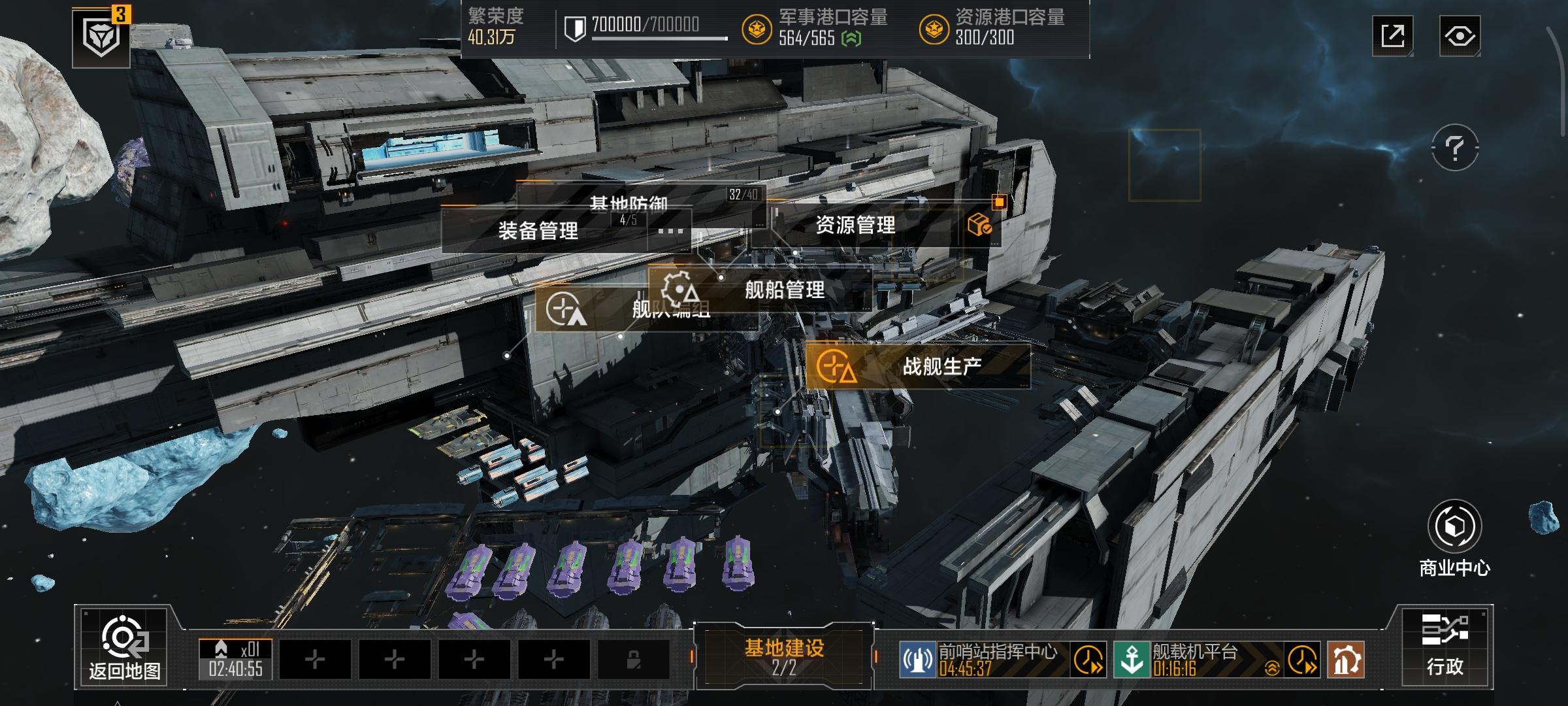Open 资源管理 resource management
The height and width of the screenshot is (706, 1568).
[x=855, y=226]
